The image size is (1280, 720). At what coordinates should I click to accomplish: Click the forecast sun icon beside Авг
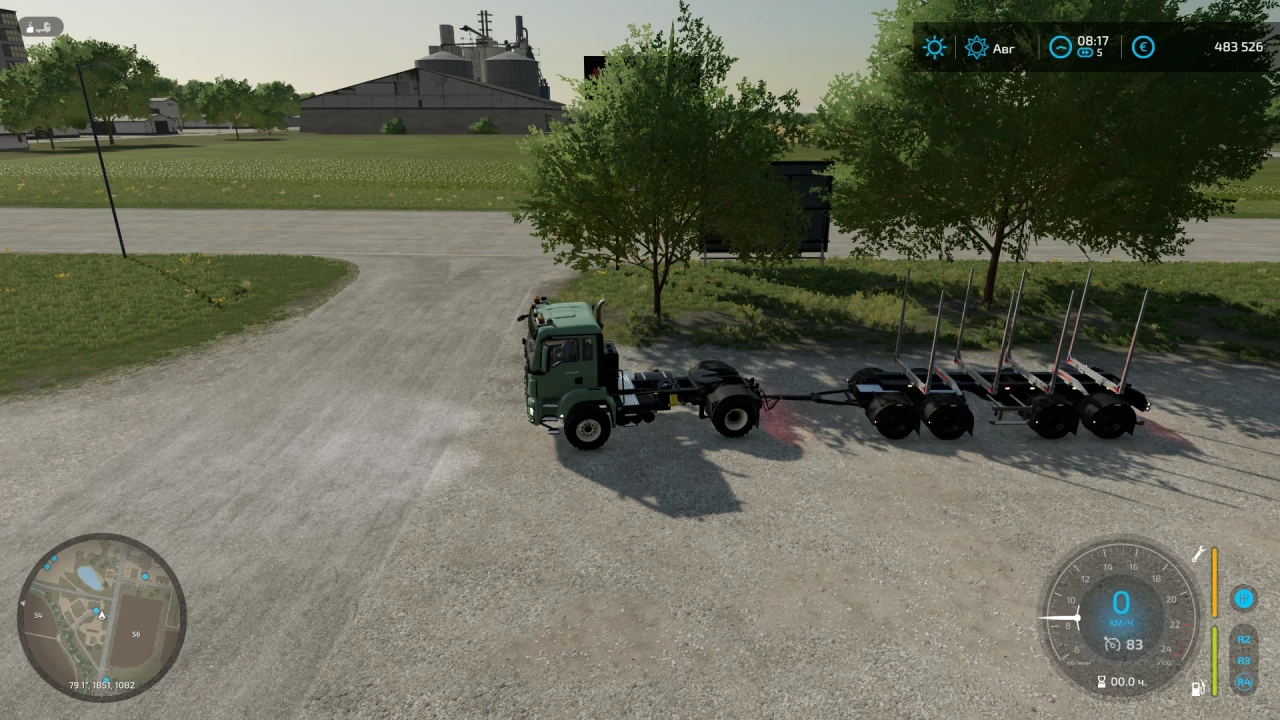(x=976, y=47)
